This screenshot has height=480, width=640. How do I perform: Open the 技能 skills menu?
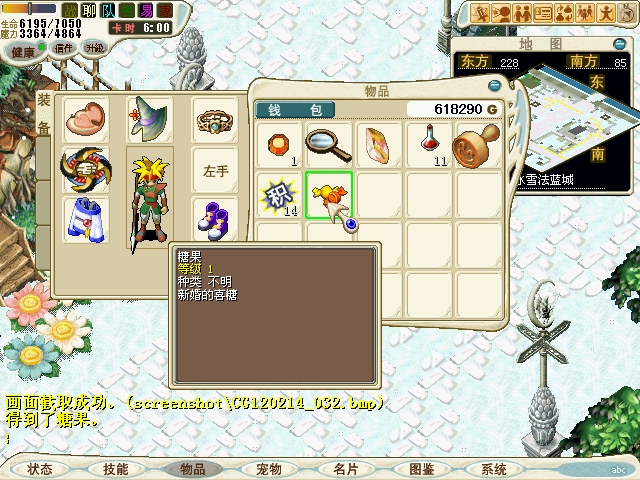(x=116, y=469)
